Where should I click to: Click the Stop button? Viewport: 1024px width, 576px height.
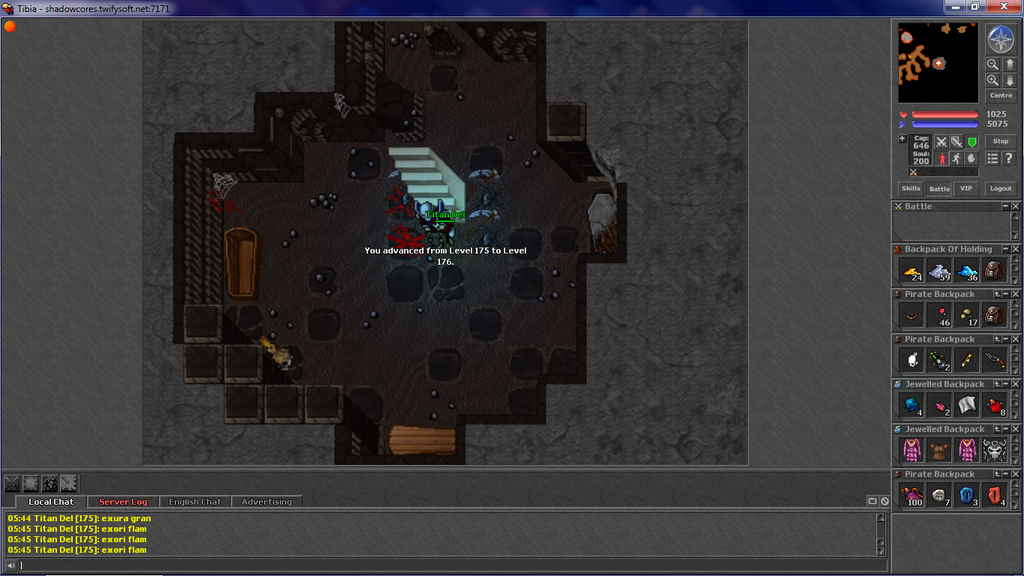[x=1000, y=142]
